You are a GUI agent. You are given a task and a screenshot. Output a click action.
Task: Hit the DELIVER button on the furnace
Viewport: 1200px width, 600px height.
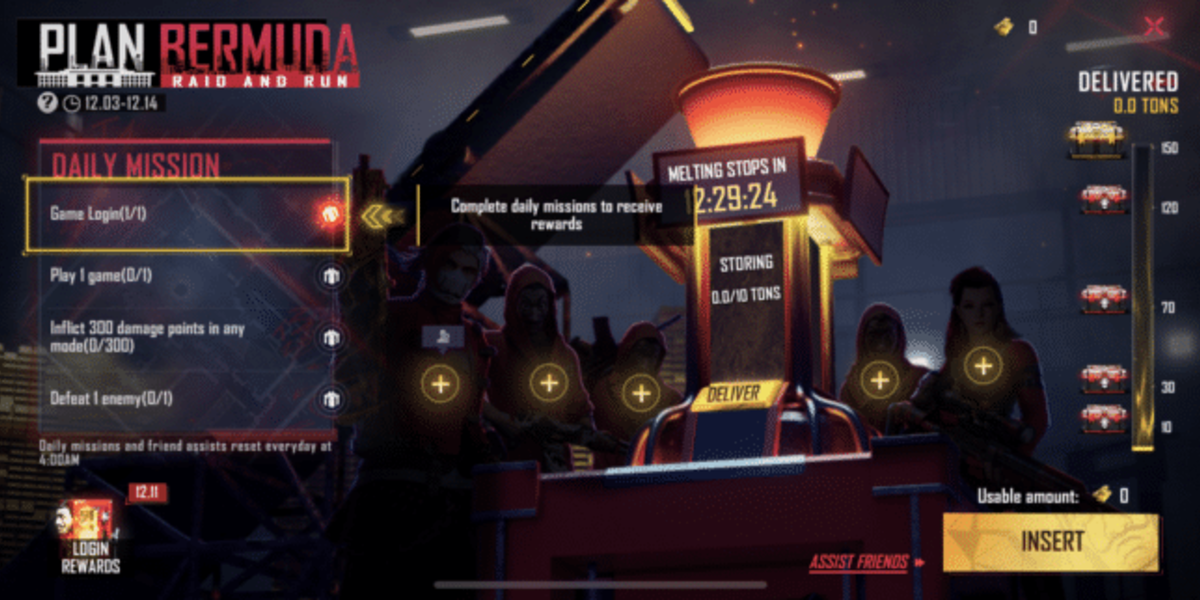tap(733, 393)
